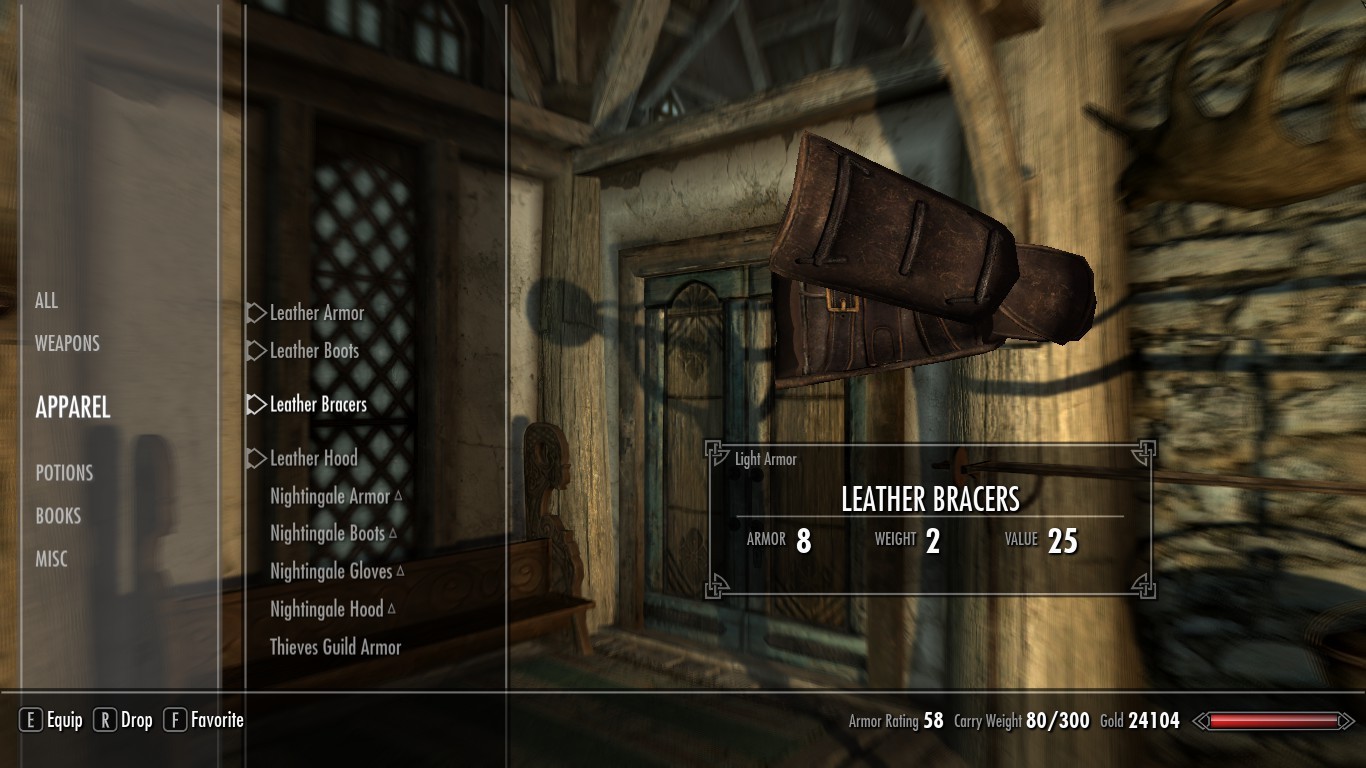Choose the Nightingale Hood item

(x=327, y=609)
